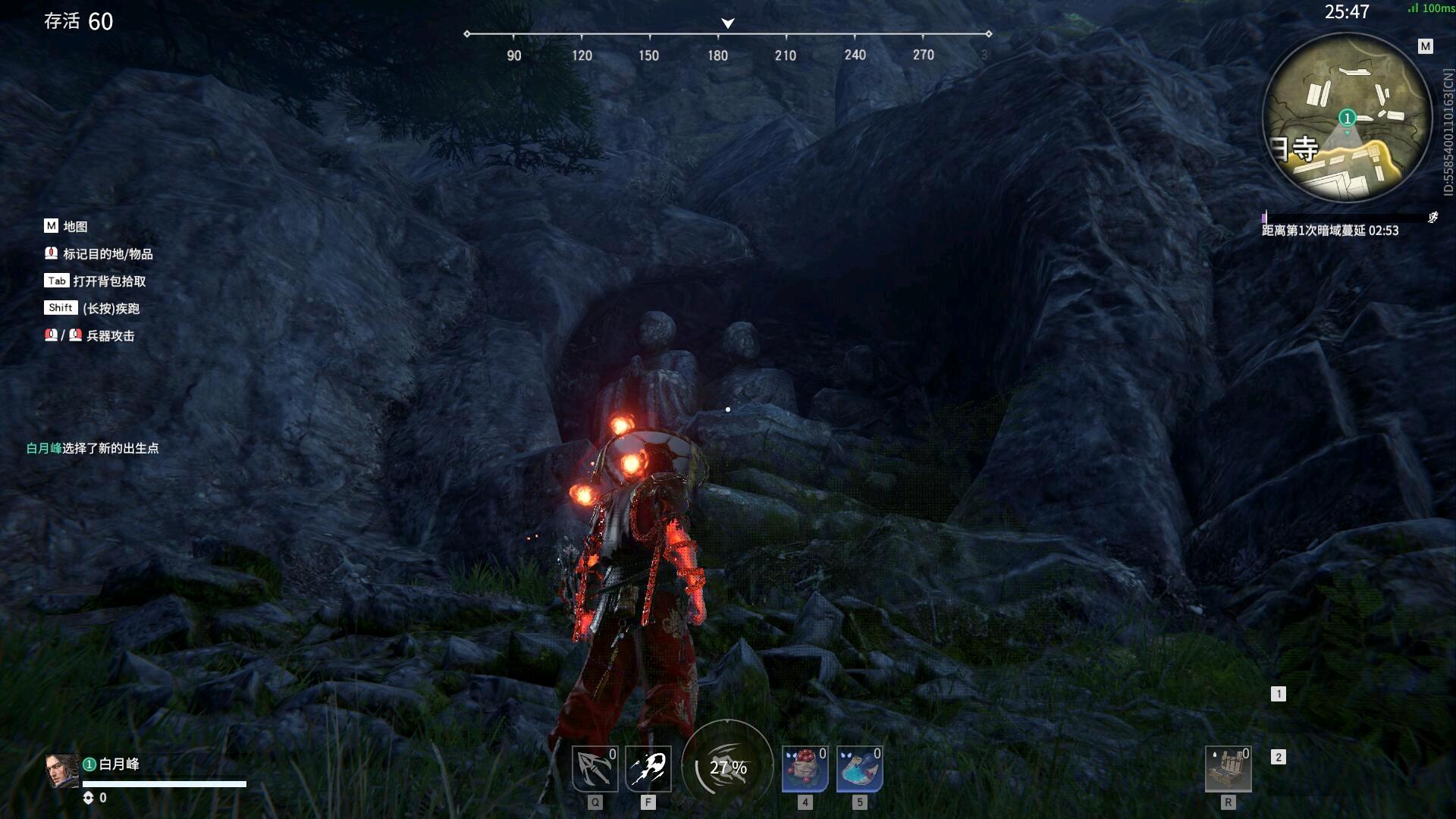Viewport: 1456px width, 819px height.
Task: Activate the white flame skill icon
Action: [648, 769]
